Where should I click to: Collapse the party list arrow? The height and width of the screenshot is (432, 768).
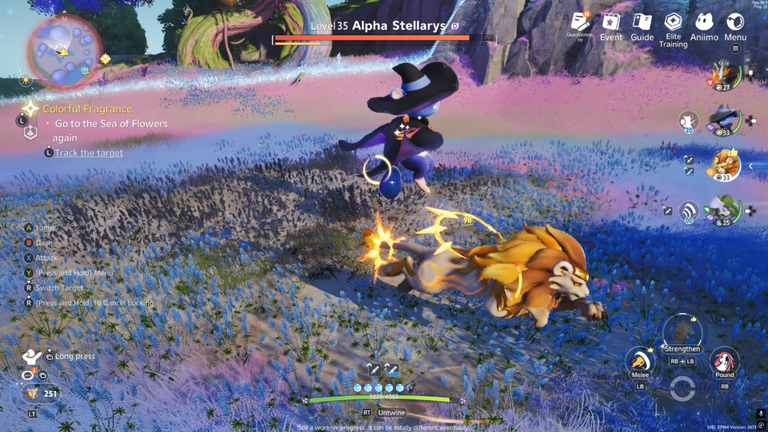click(x=752, y=166)
